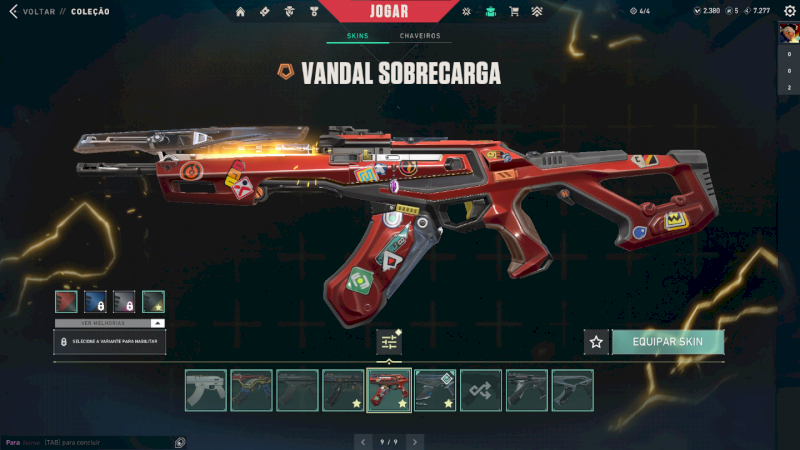Image resolution: width=800 pixels, height=450 pixels.
Task: Go back using the Voltar arrow
Action: click(x=14, y=12)
